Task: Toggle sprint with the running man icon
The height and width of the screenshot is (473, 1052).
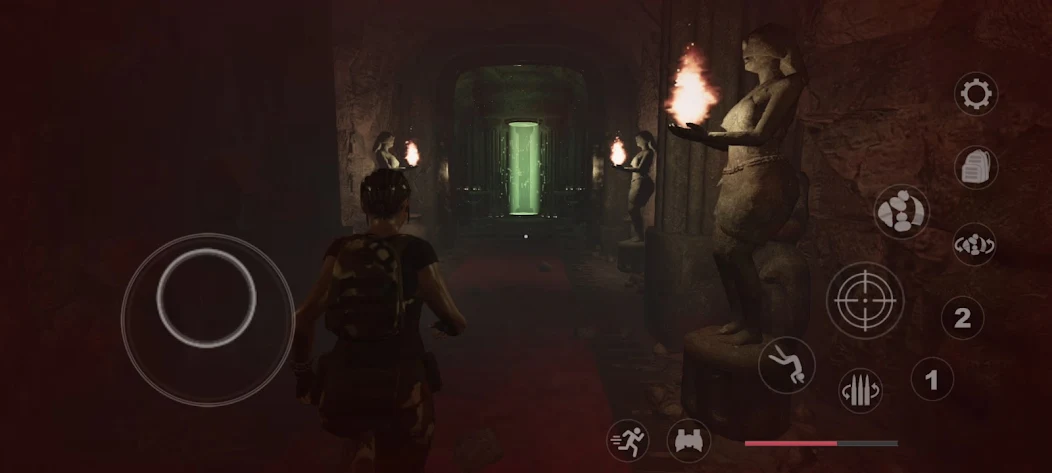Action: [628, 440]
